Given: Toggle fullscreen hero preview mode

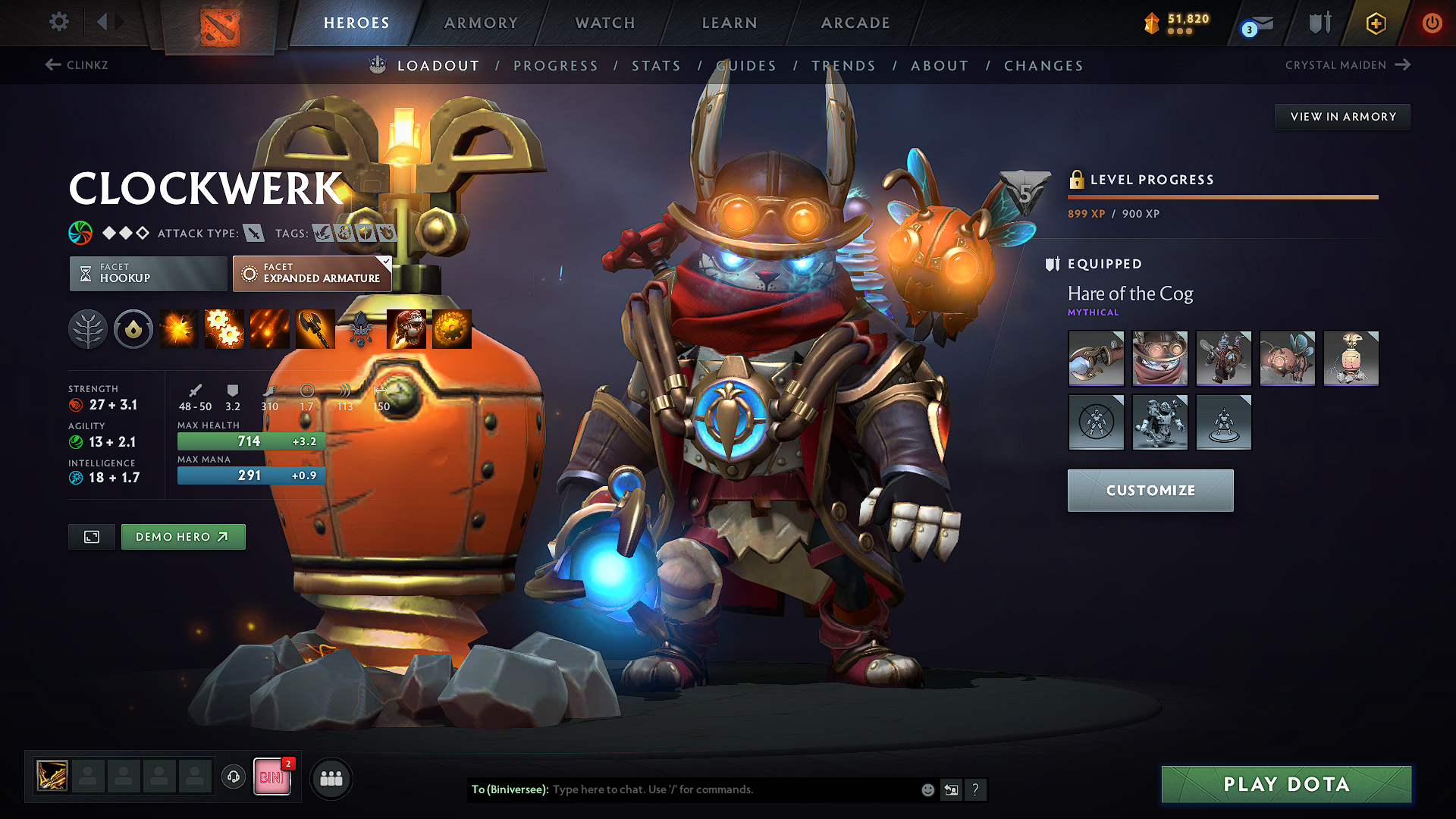Looking at the screenshot, I should coord(91,536).
